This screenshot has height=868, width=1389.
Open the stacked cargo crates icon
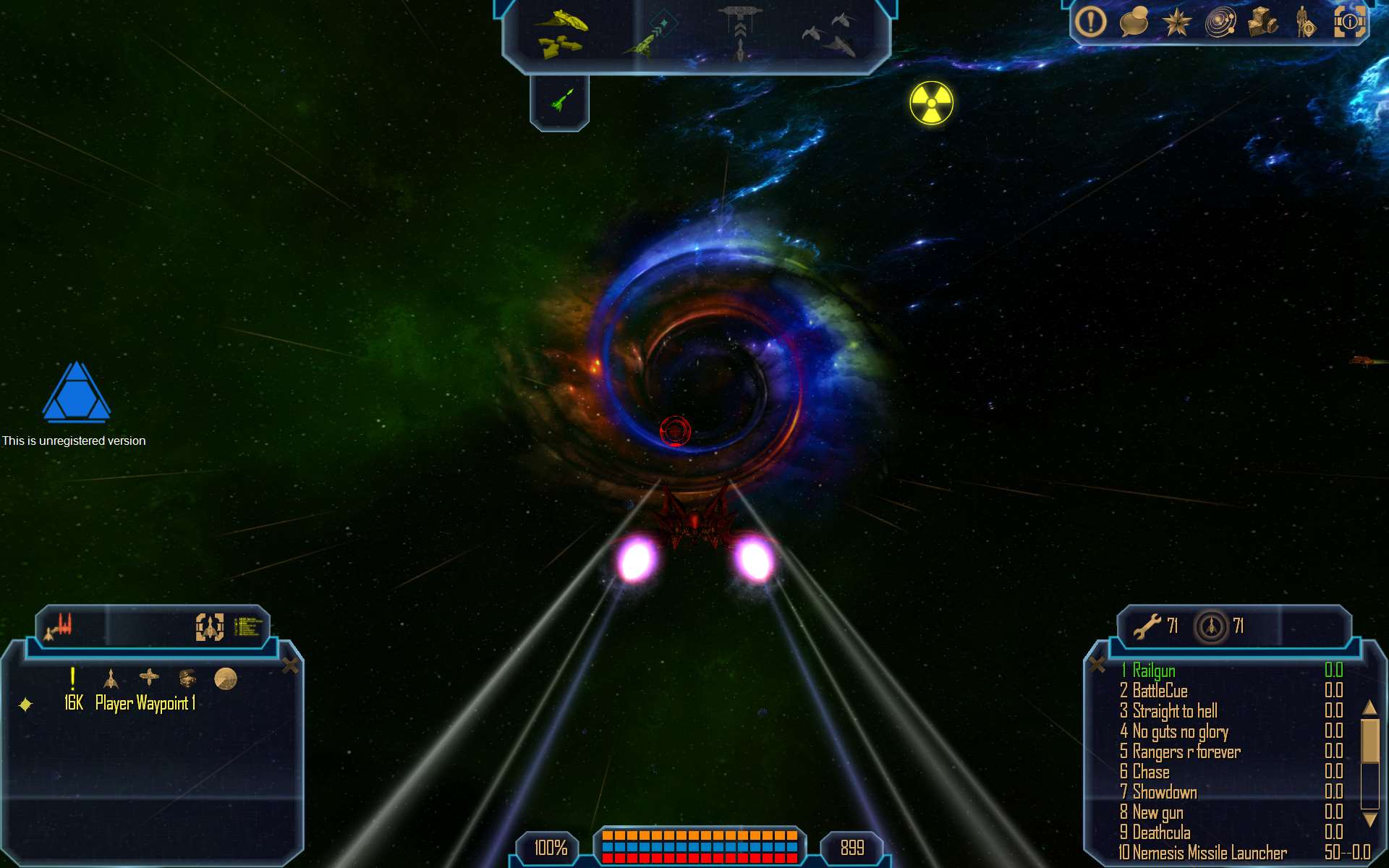tap(1263, 22)
